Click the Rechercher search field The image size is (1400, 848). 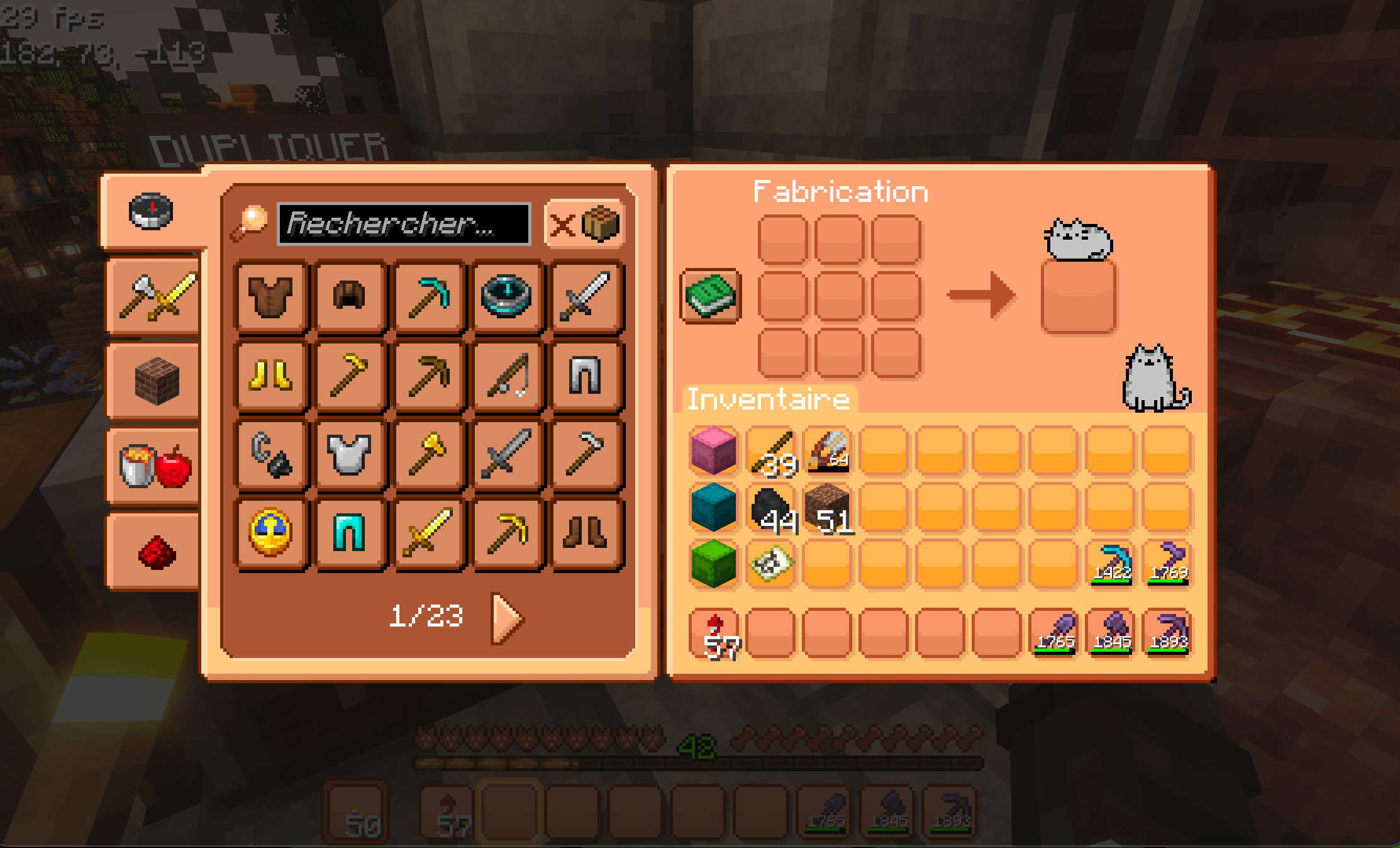click(403, 225)
